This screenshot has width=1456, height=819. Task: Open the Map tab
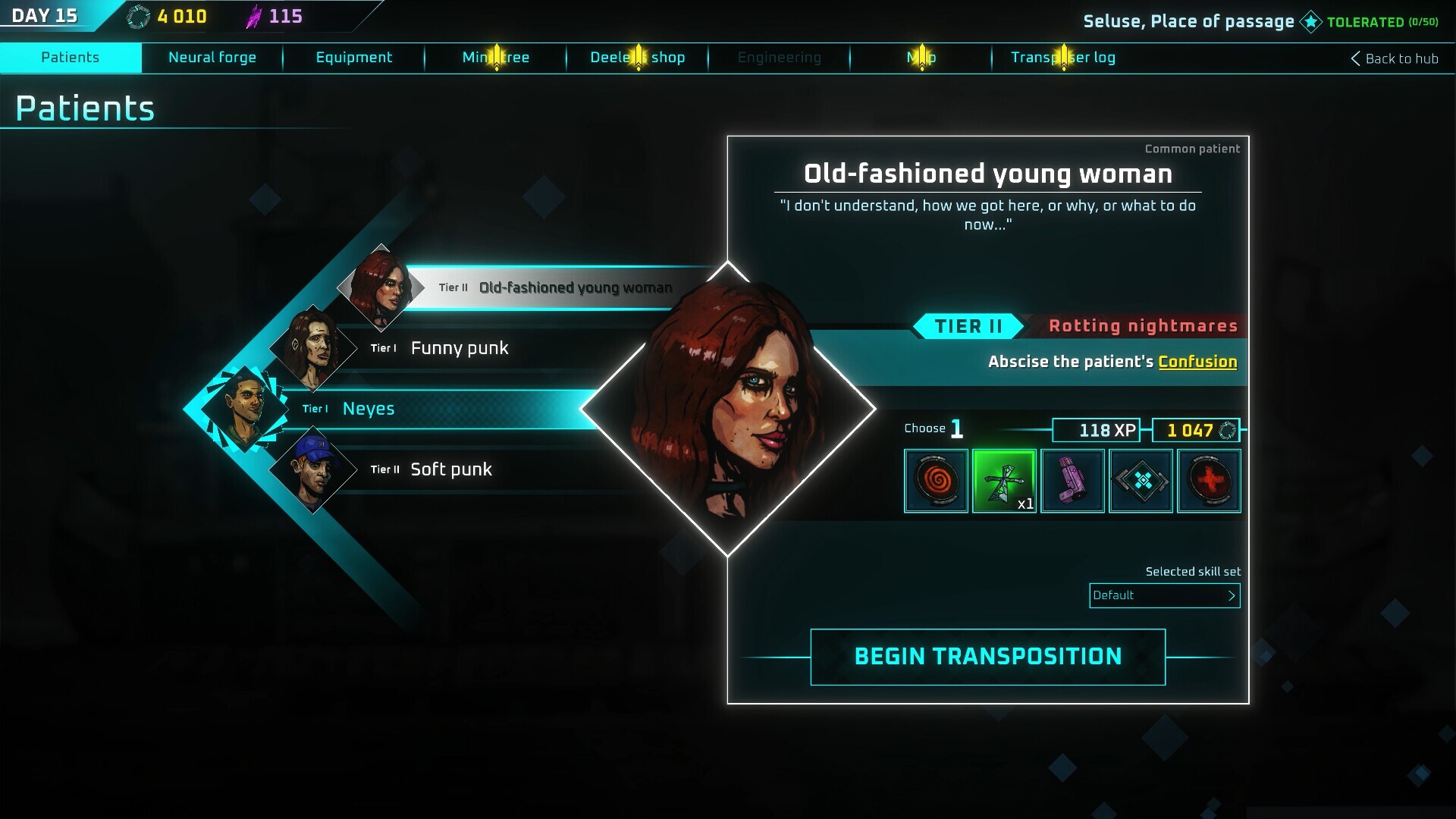tap(921, 58)
